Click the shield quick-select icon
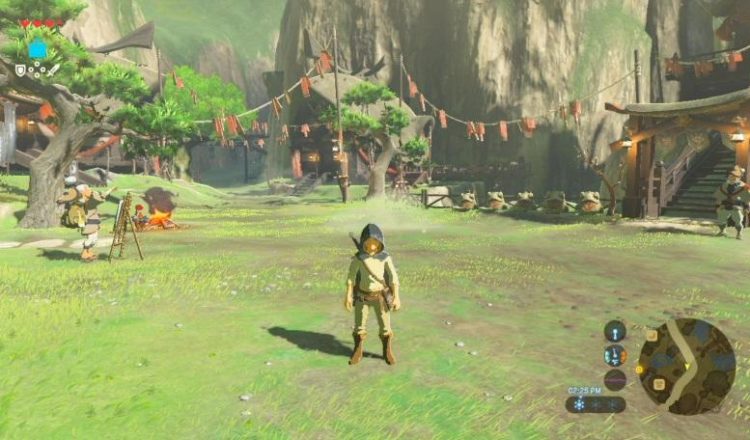The height and width of the screenshot is (440, 750). coord(20,70)
